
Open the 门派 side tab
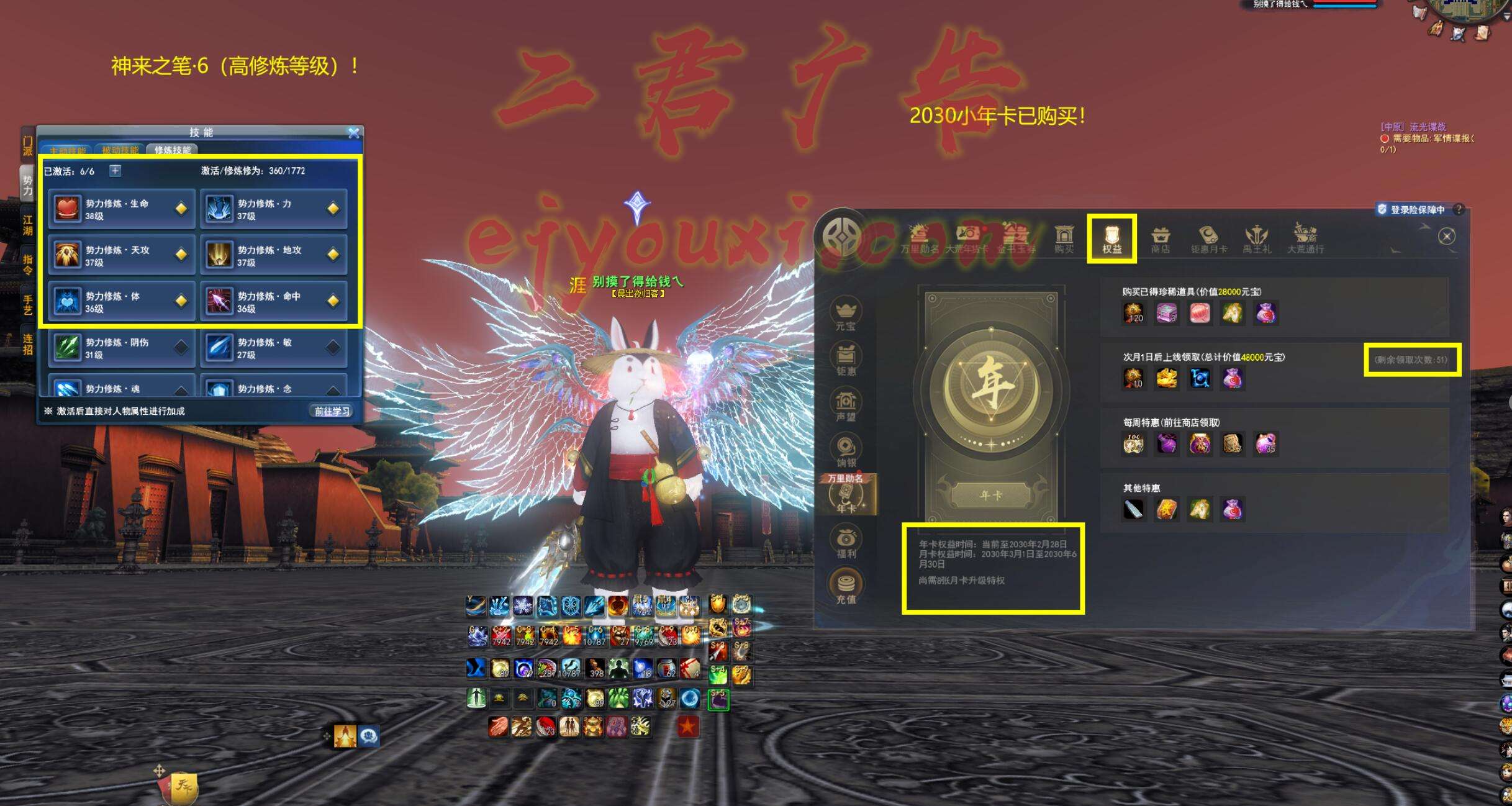pyautogui.click(x=27, y=146)
